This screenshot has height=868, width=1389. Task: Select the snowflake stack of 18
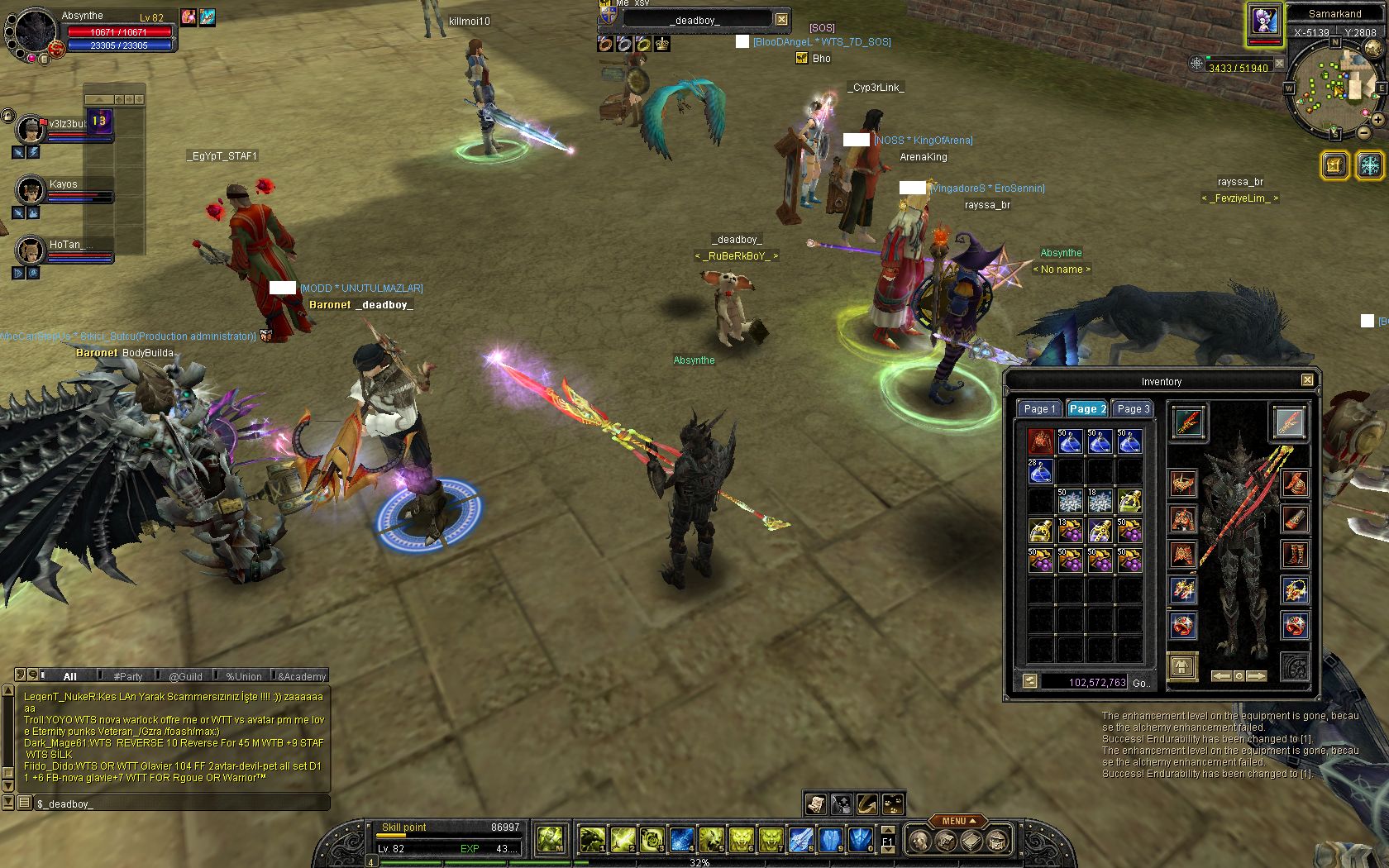(1100, 501)
